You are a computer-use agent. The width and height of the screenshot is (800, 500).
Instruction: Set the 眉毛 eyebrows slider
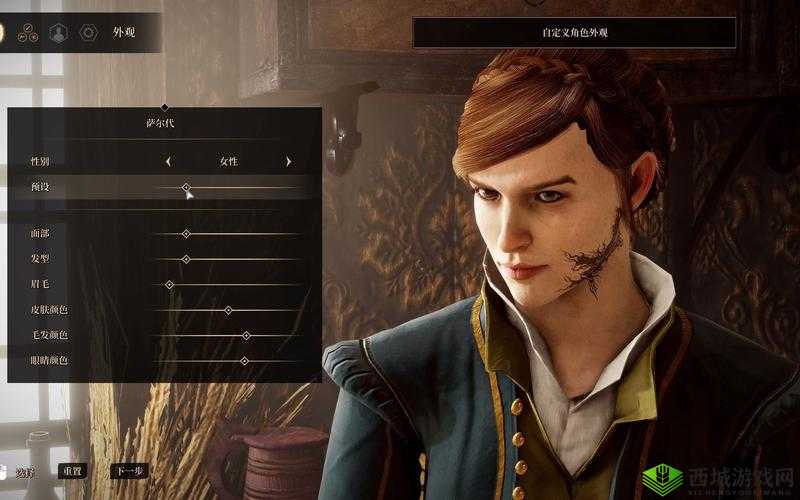169,285
